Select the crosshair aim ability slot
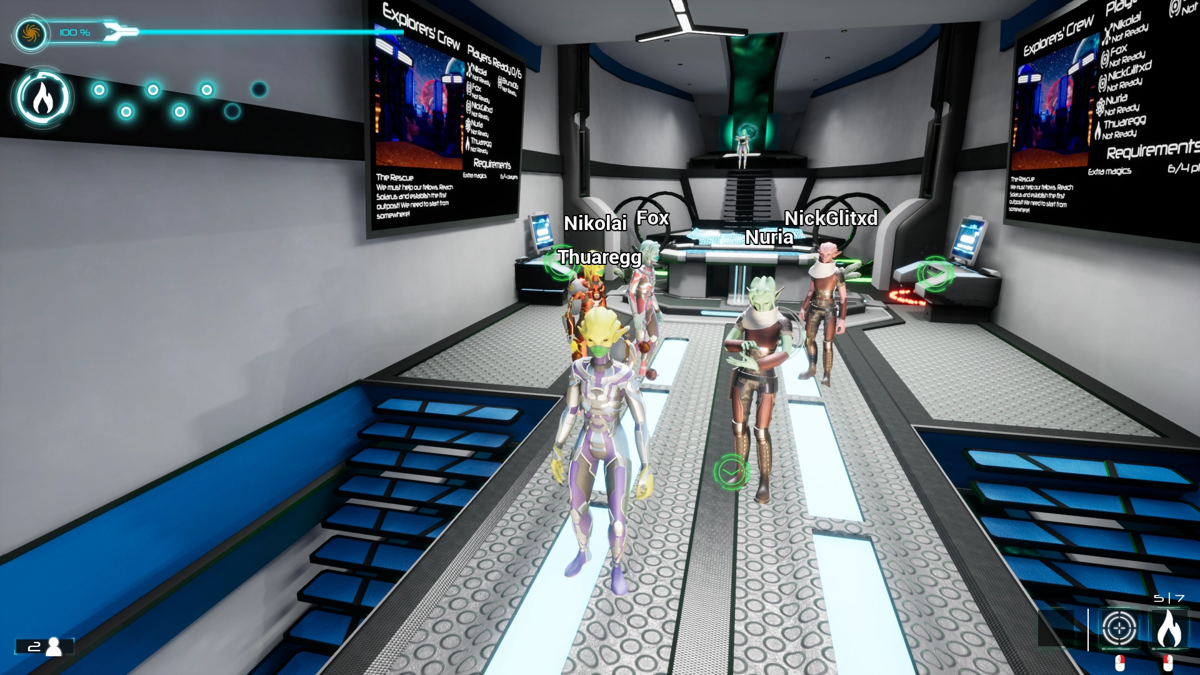The height and width of the screenshot is (675, 1200). click(1119, 629)
